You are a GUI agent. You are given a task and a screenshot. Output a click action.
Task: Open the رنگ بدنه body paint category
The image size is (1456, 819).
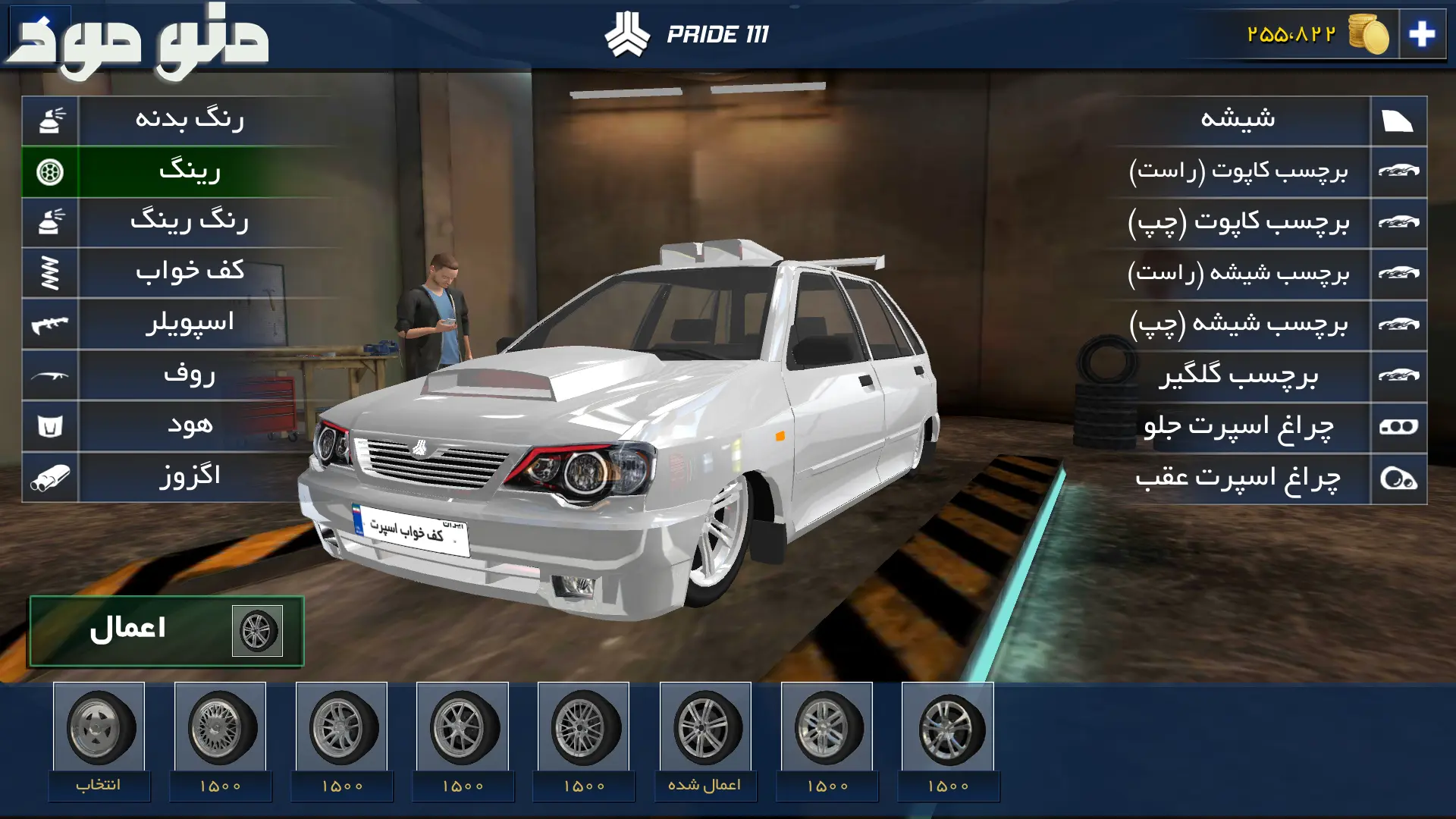pos(190,120)
